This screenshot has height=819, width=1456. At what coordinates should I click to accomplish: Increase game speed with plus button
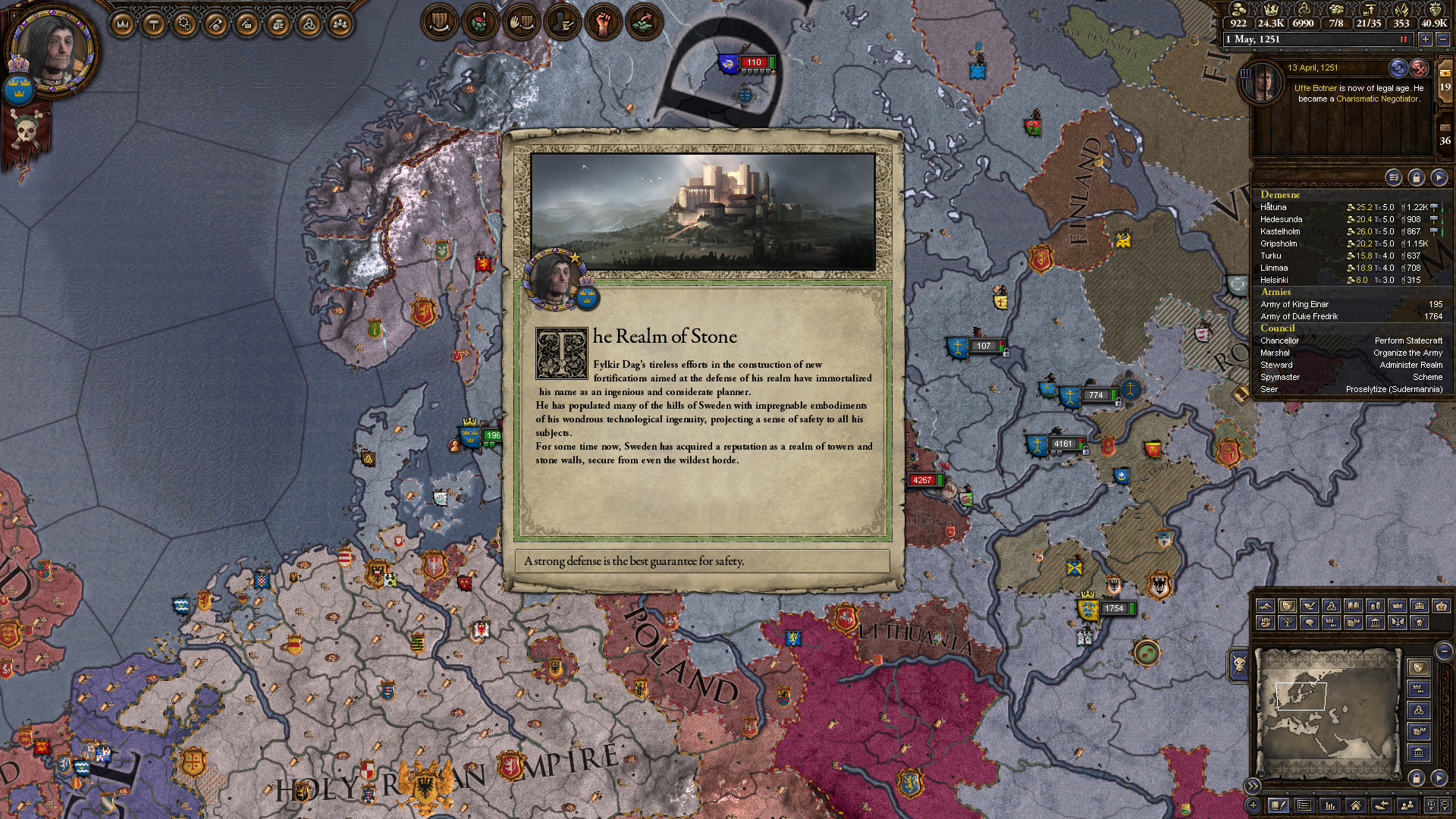[1426, 39]
